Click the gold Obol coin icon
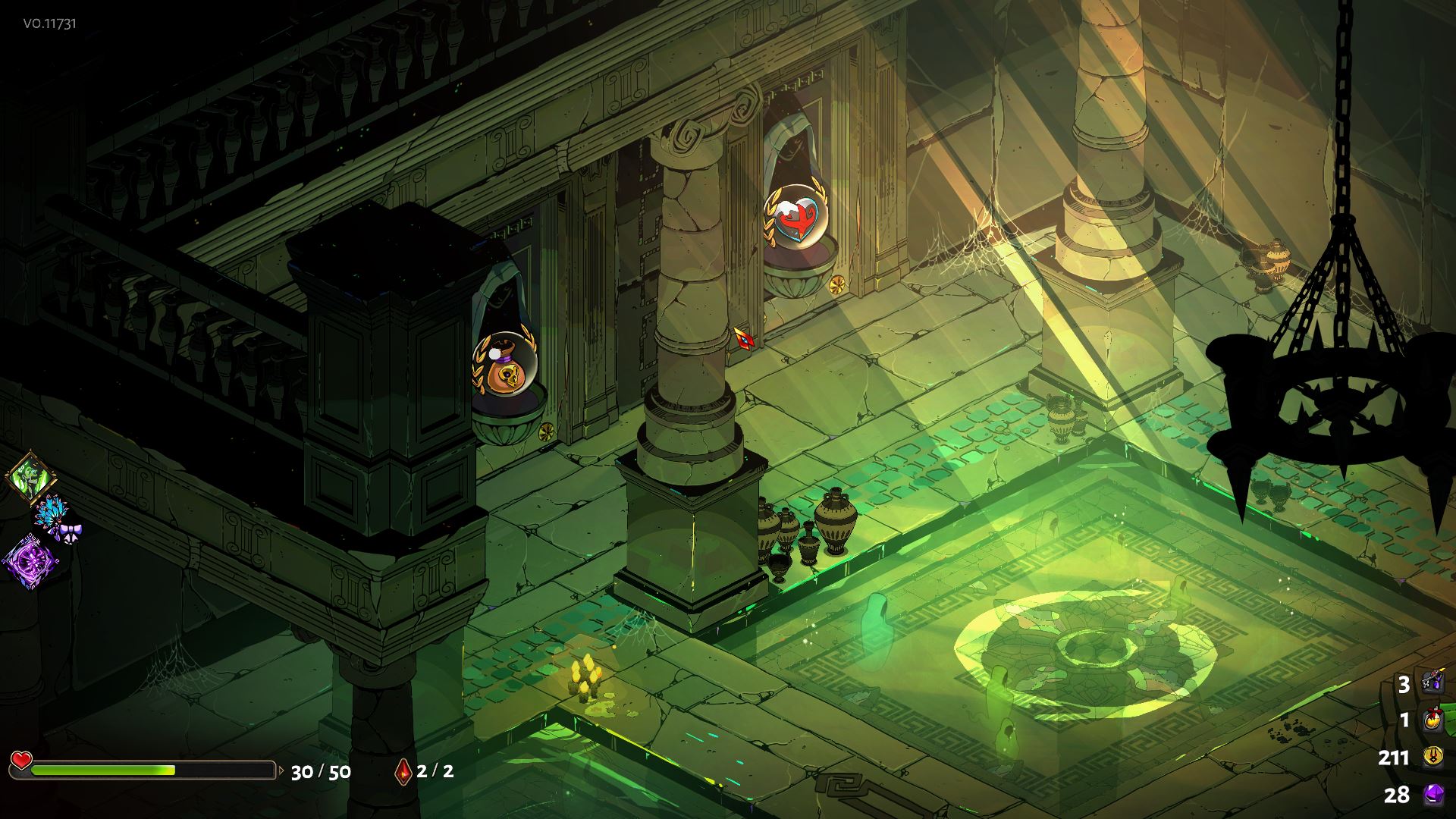This screenshot has width=1456, height=819. pos(1432,756)
